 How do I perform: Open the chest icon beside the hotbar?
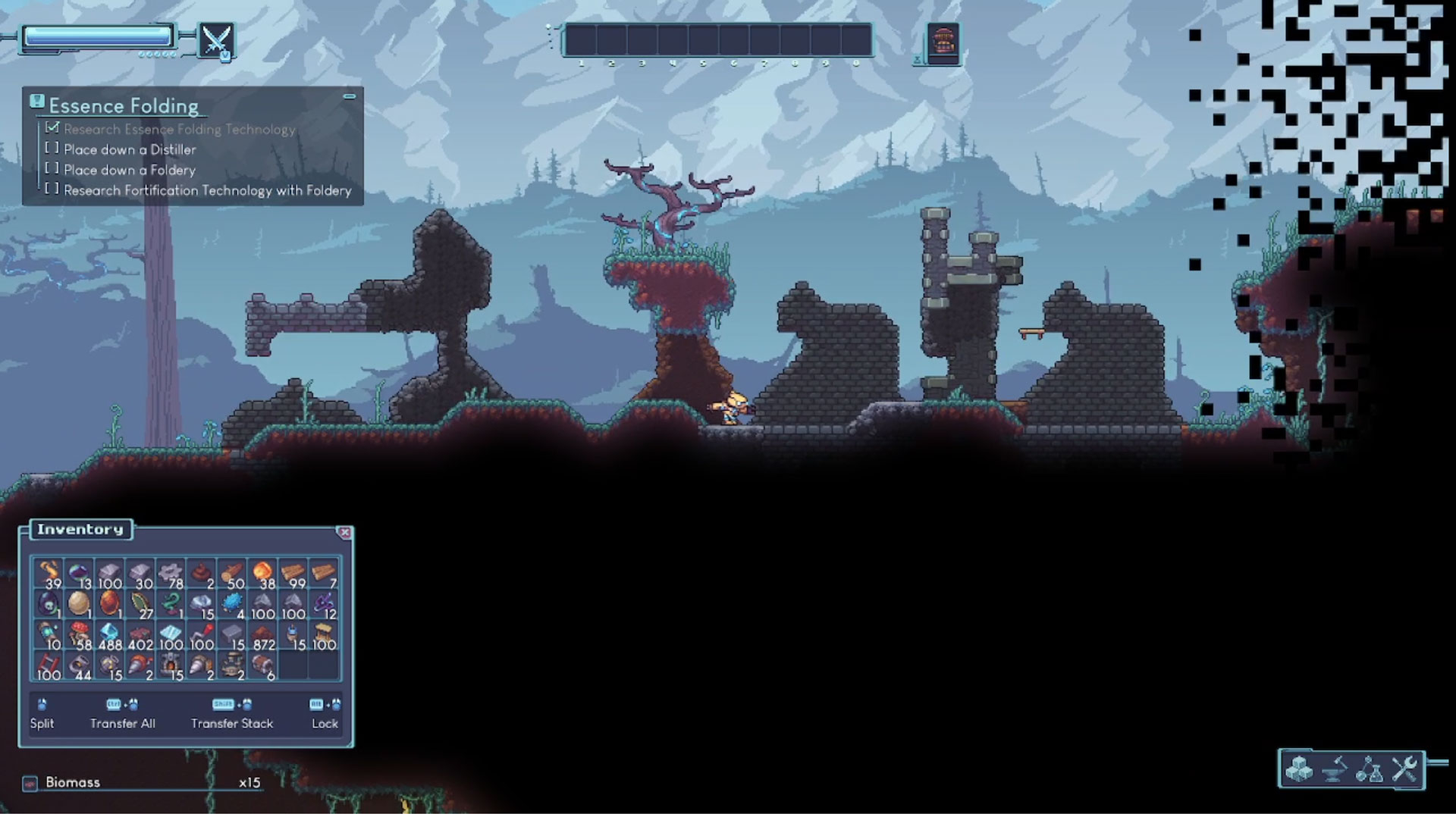(943, 42)
